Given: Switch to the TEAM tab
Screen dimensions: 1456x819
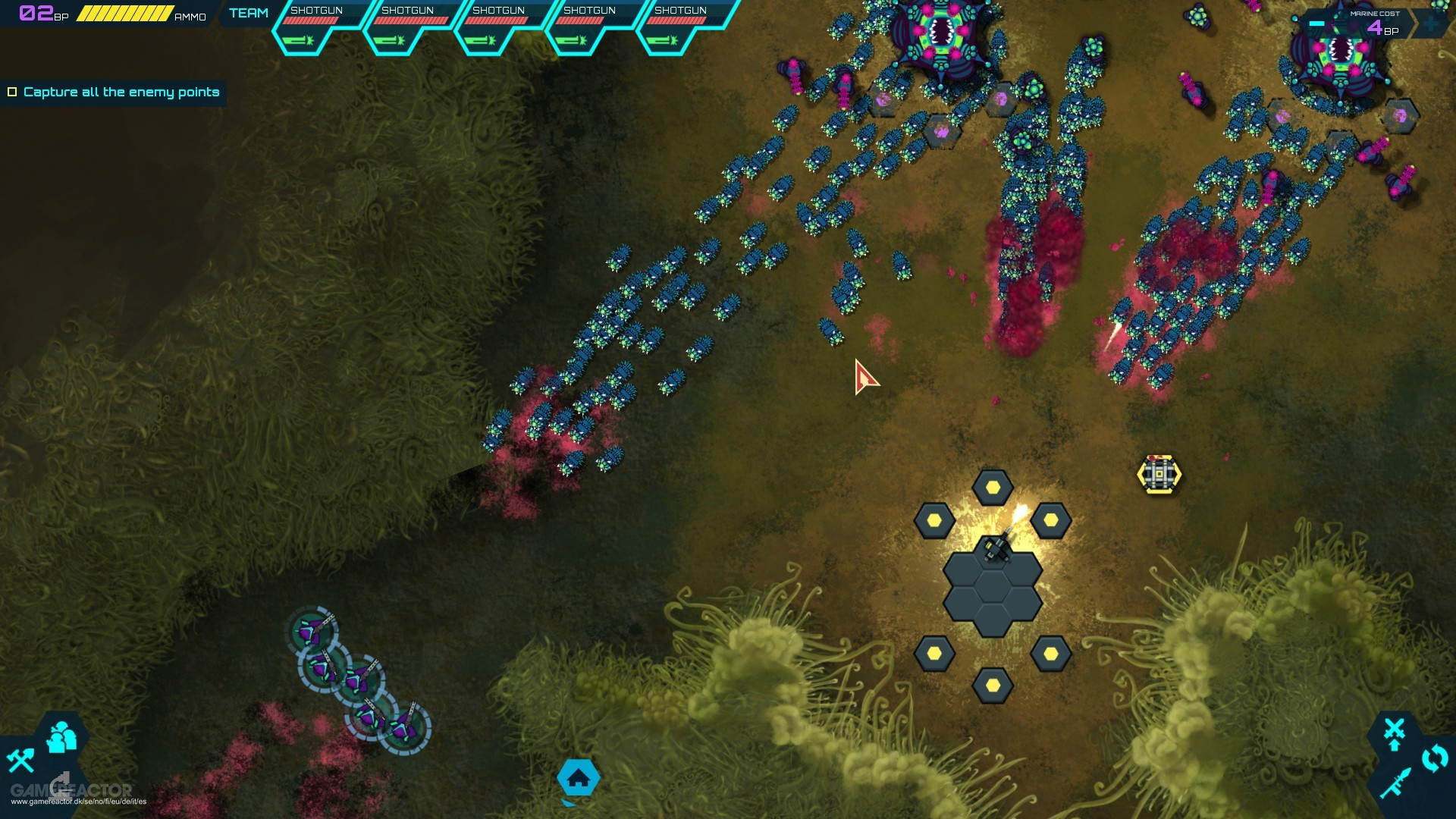Looking at the screenshot, I should tap(248, 13).
